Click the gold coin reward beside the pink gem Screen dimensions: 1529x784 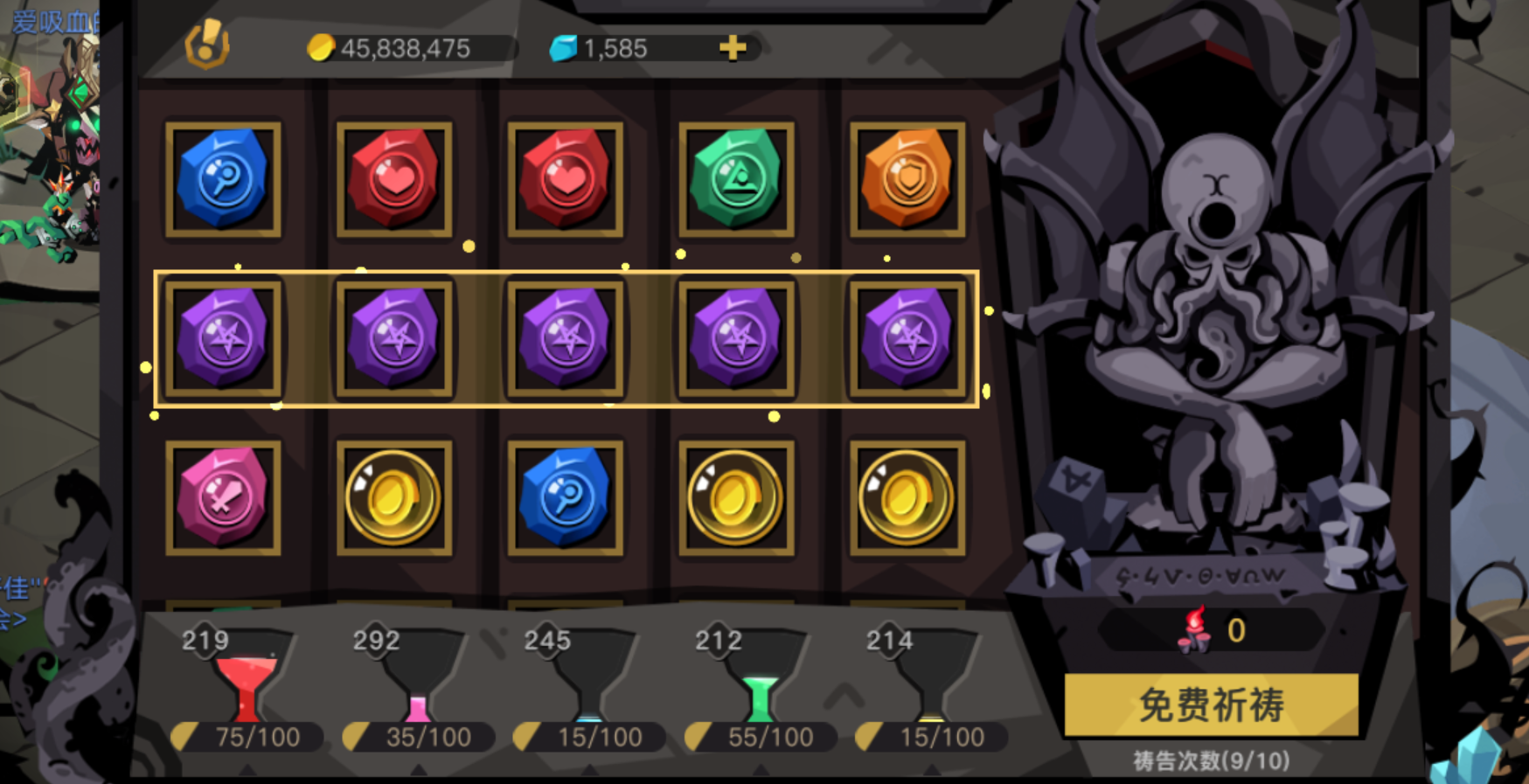click(393, 498)
